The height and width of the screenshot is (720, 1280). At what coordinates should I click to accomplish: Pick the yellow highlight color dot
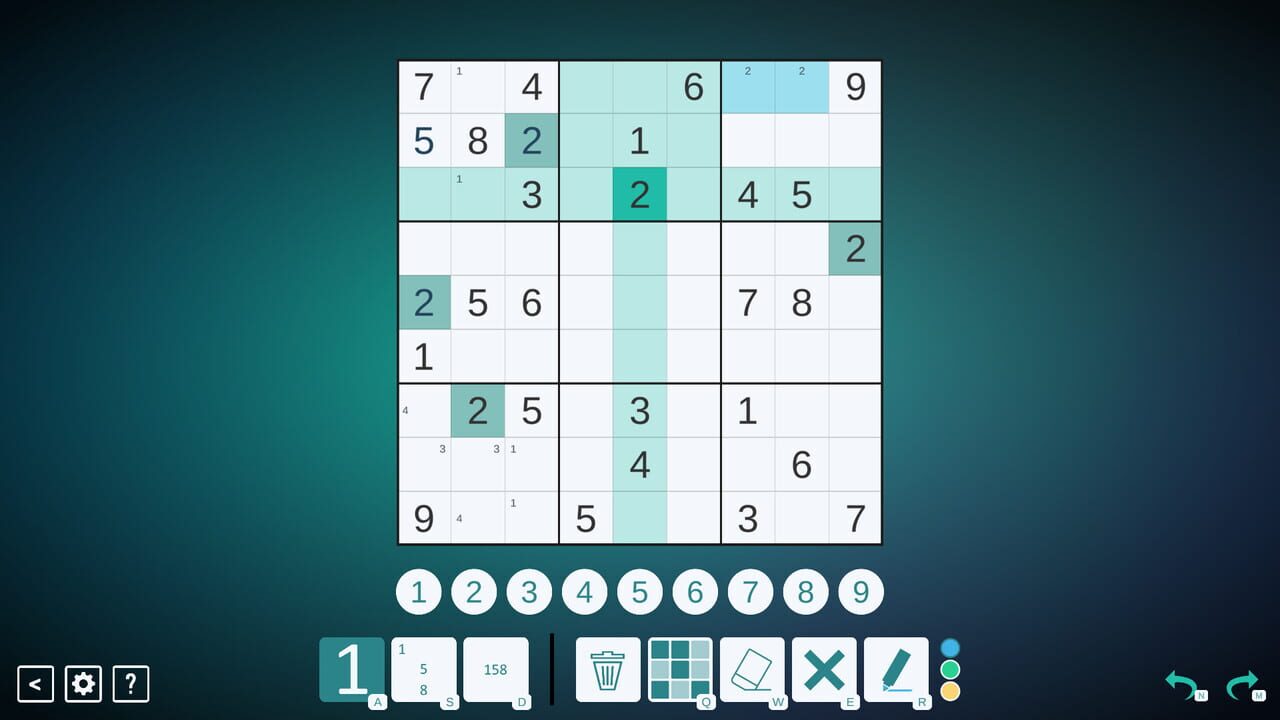click(x=952, y=691)
